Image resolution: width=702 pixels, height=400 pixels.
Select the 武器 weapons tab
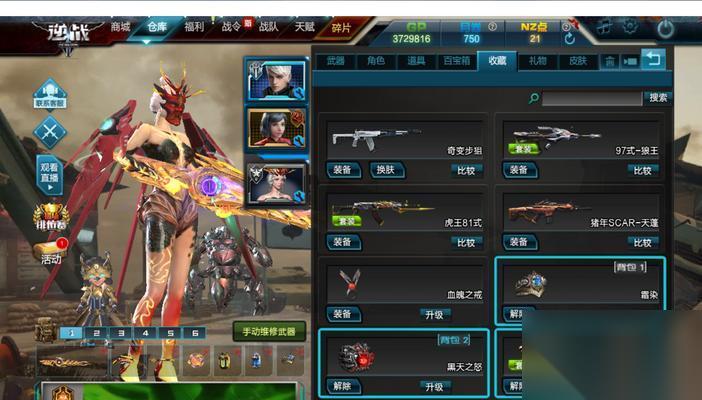pos(335,61)
